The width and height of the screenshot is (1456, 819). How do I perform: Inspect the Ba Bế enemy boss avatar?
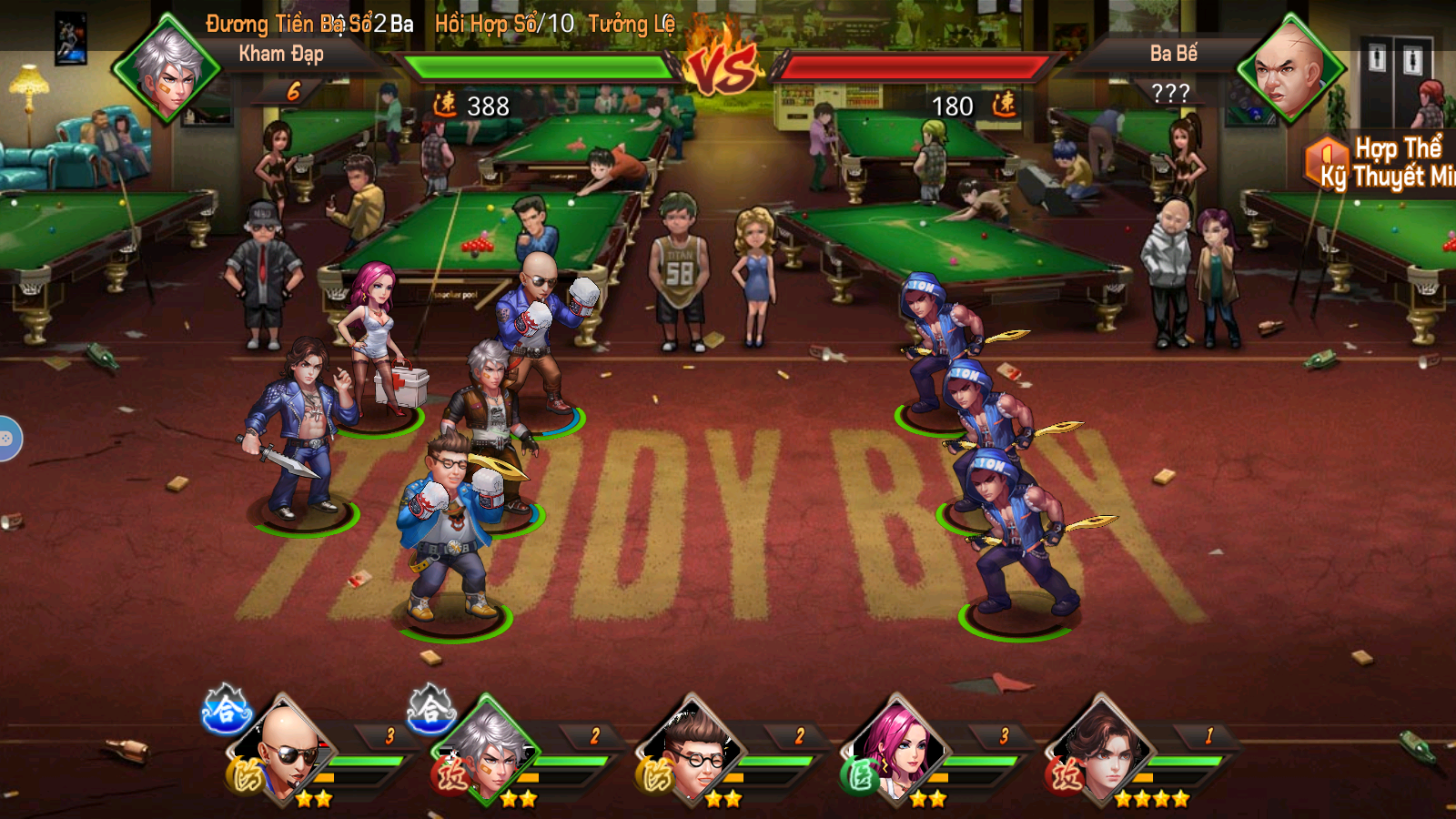[x=1289, y=68]
